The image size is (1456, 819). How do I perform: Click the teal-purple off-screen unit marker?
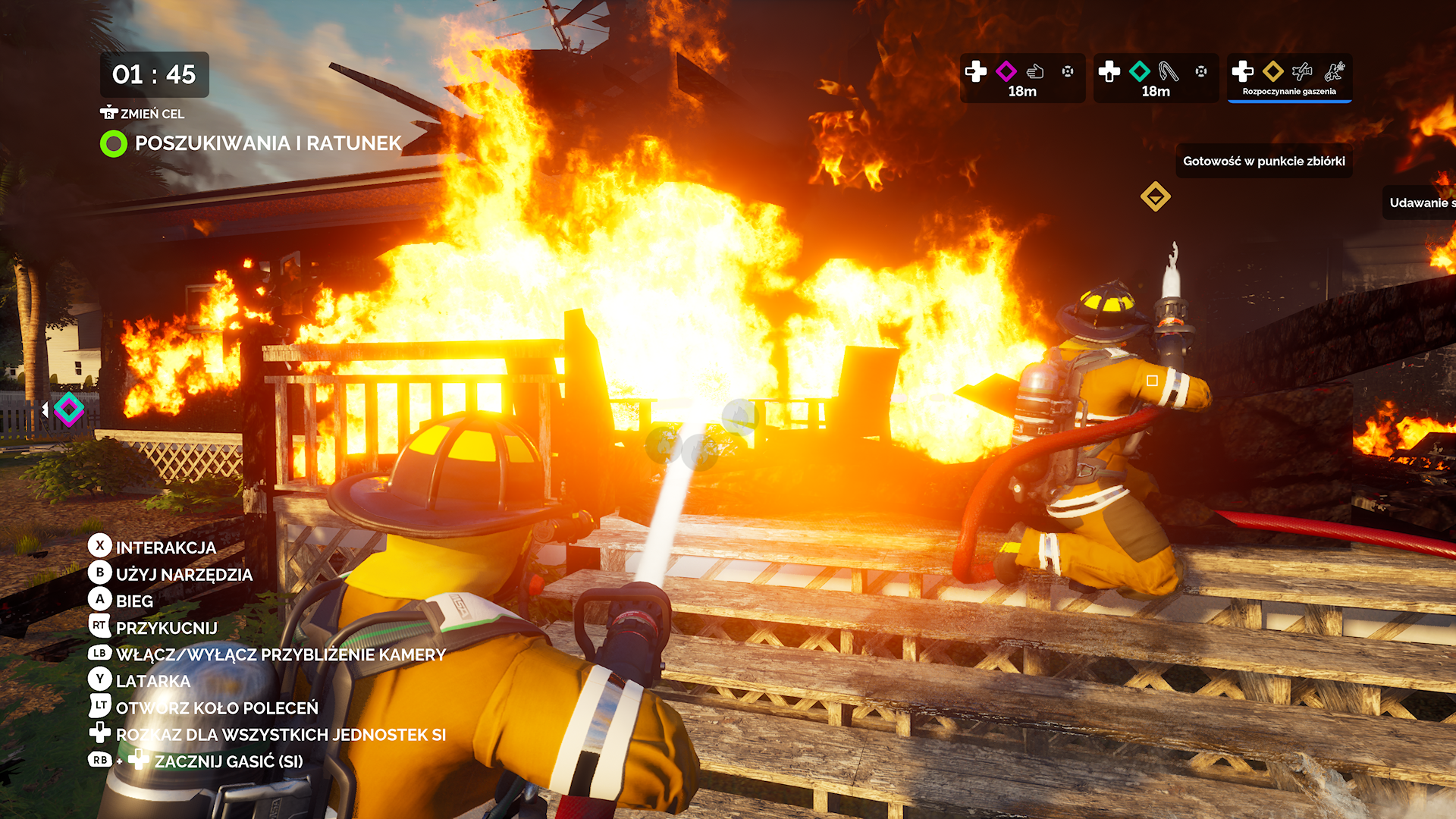coord(69,409)
